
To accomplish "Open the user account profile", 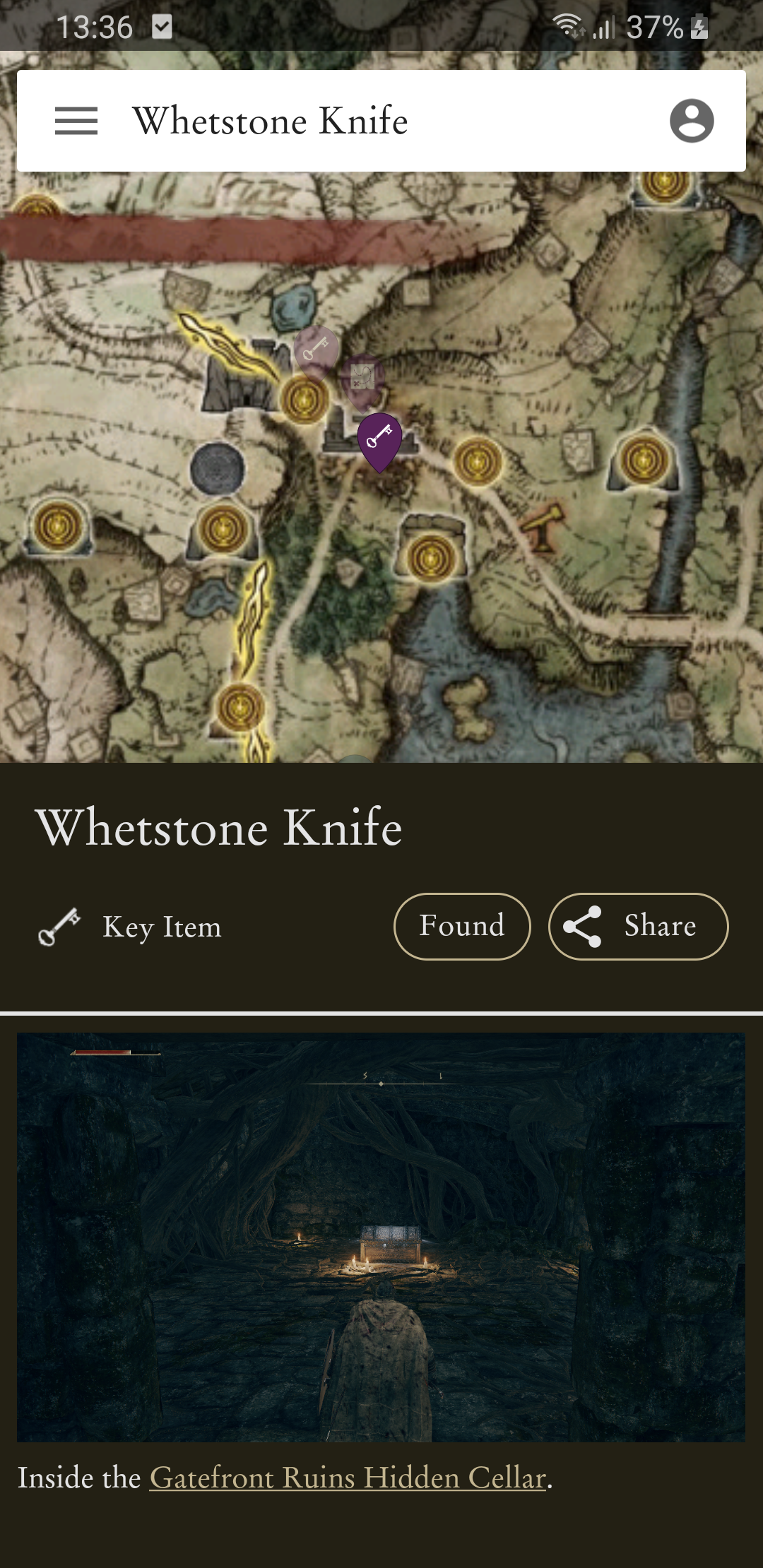I will (691, 121).
